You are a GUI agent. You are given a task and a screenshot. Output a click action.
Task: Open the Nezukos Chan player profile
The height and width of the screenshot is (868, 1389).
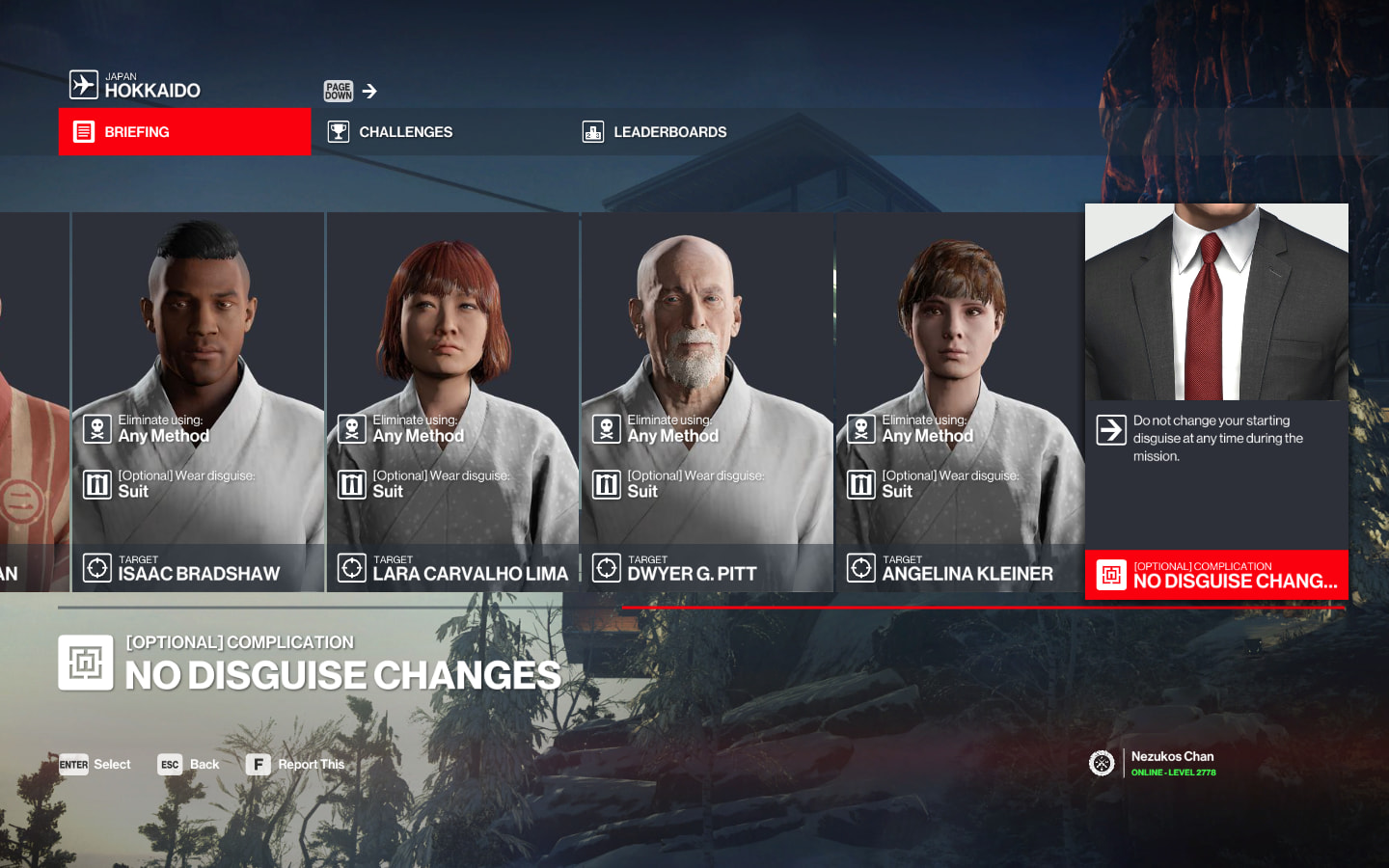[x=1171, y=763]
